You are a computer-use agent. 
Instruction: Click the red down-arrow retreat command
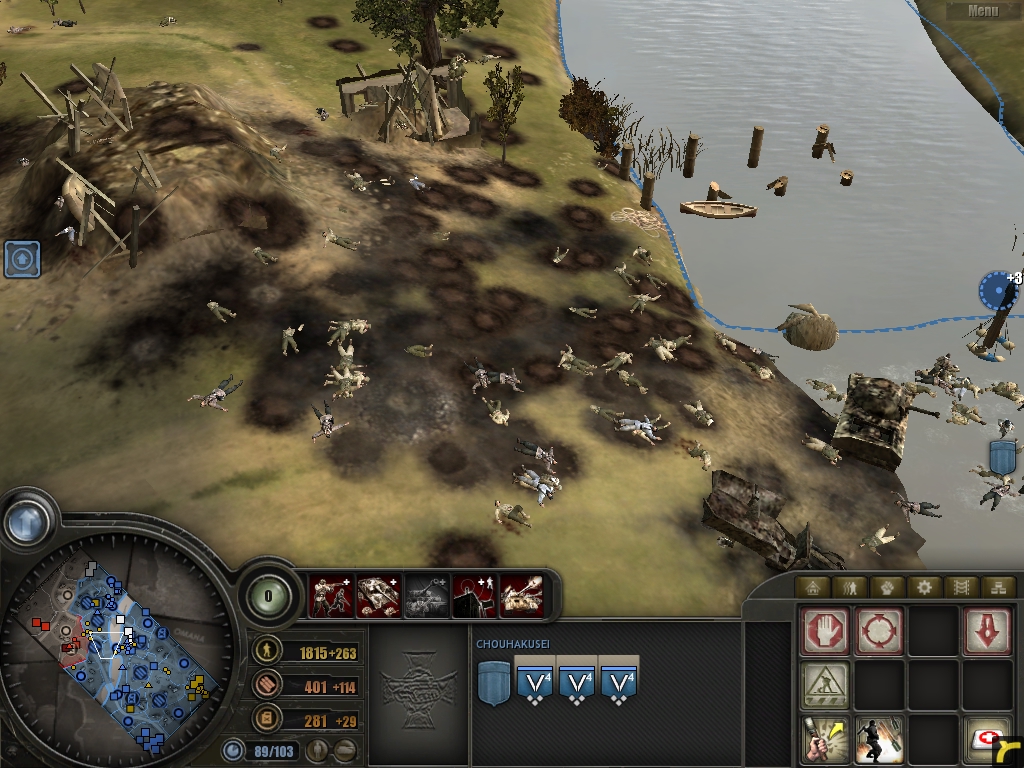pyautogui.click(x=987, y=632)
